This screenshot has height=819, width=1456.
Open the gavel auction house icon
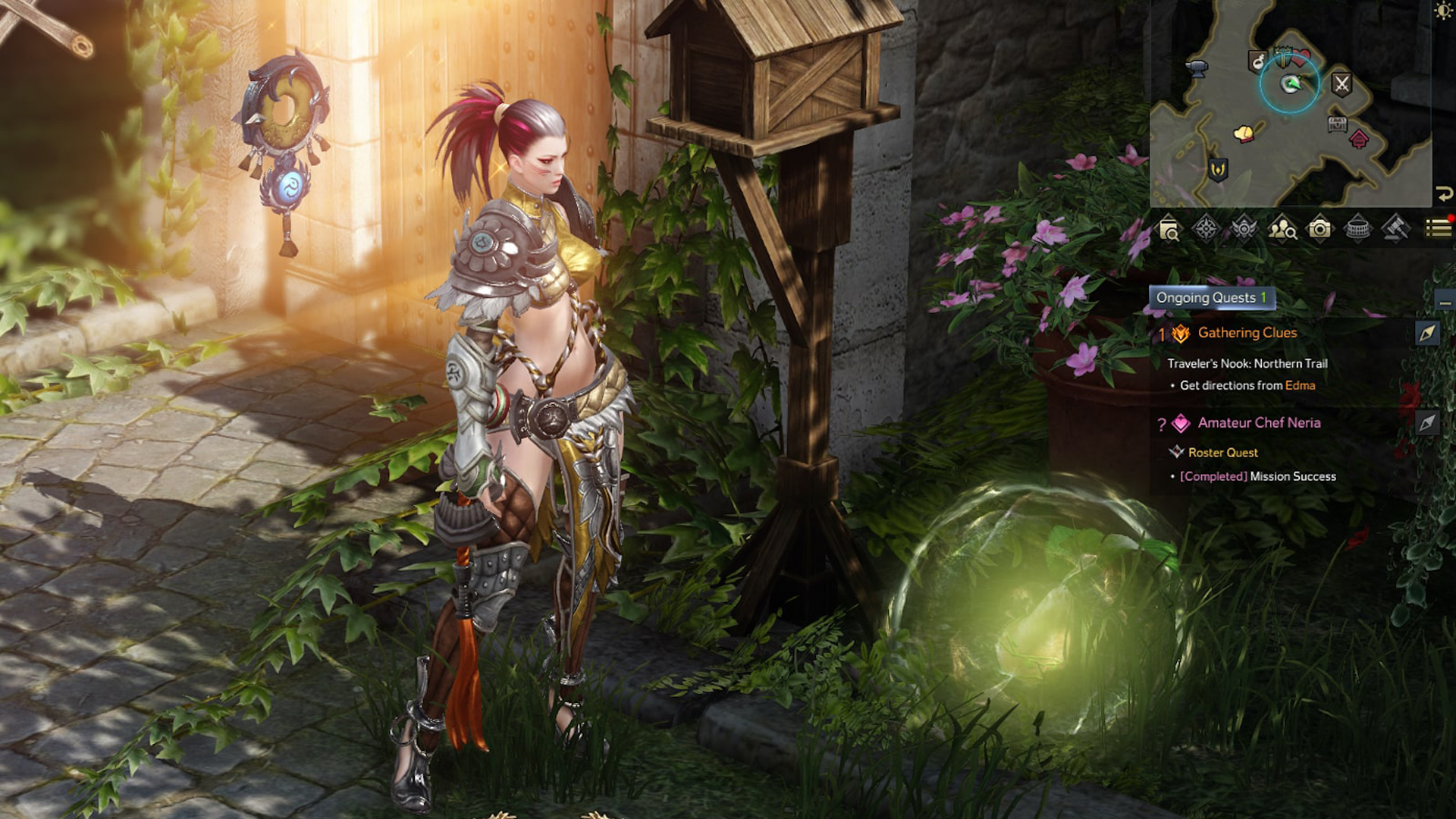(1395, 228)
